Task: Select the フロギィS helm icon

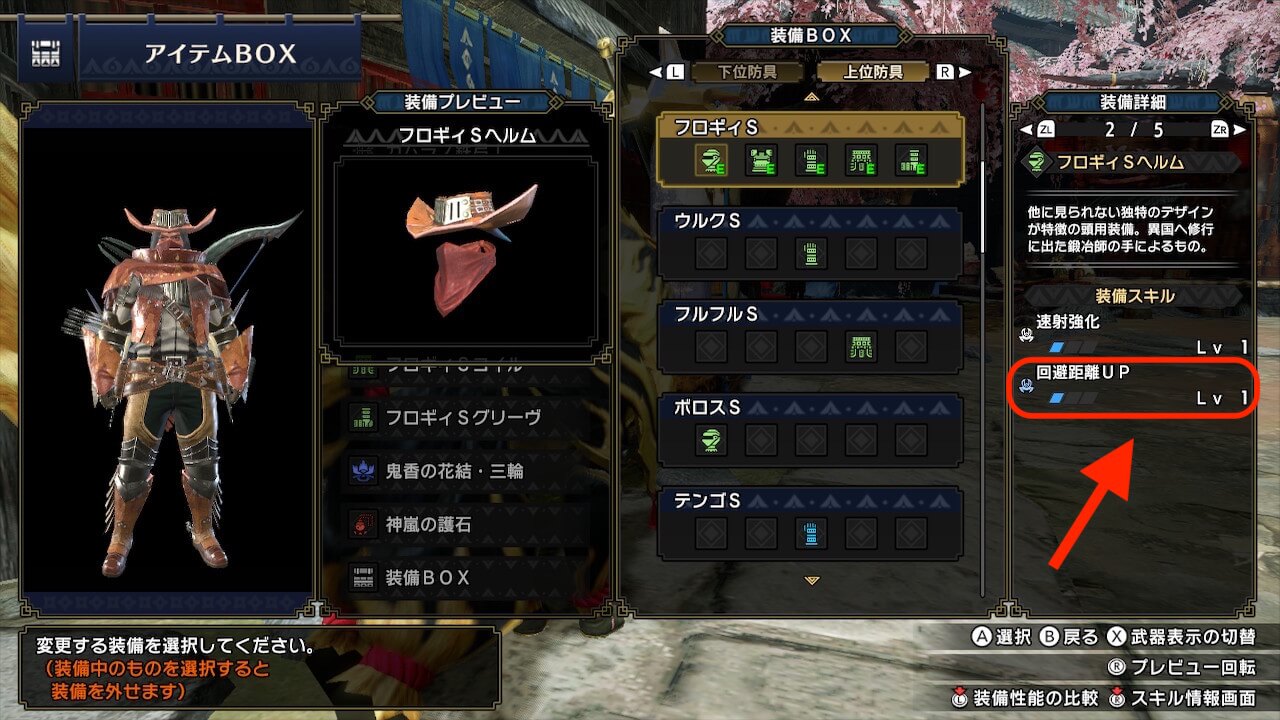Action: (711, 160)
